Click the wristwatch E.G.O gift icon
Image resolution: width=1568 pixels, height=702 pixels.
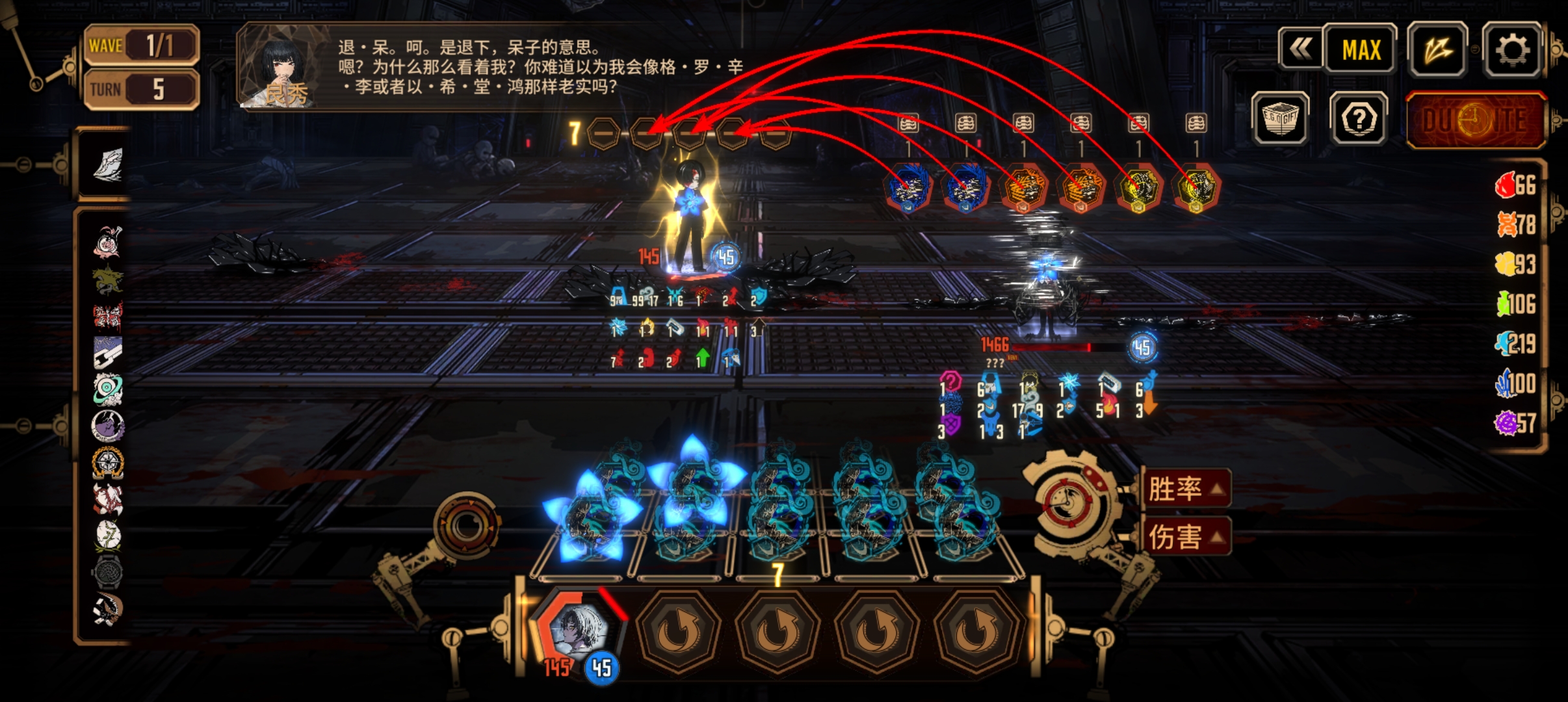coord(107,572)
